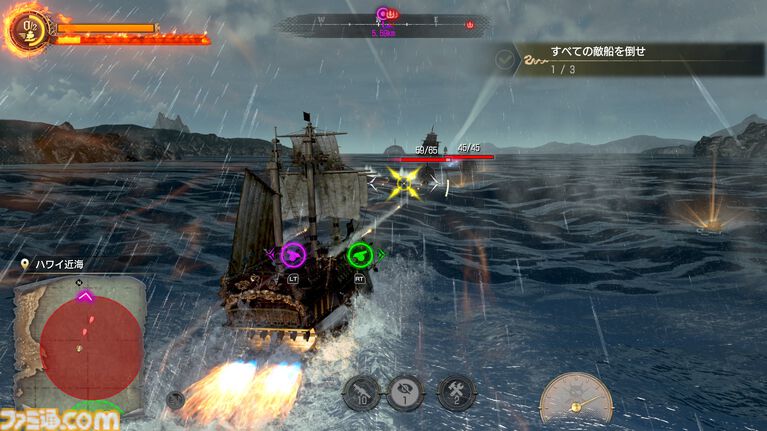Click the ship speed gauge dial

click(576, 398)
